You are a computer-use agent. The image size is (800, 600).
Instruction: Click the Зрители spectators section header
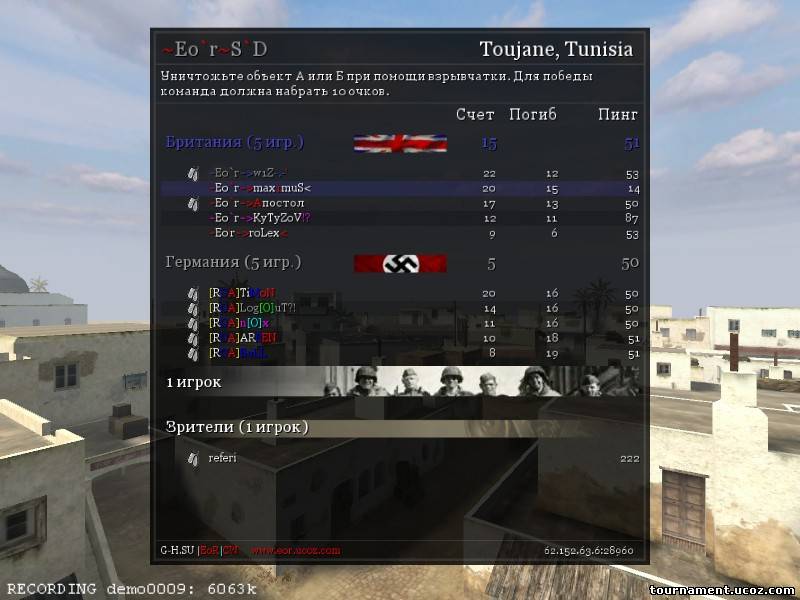237,427
